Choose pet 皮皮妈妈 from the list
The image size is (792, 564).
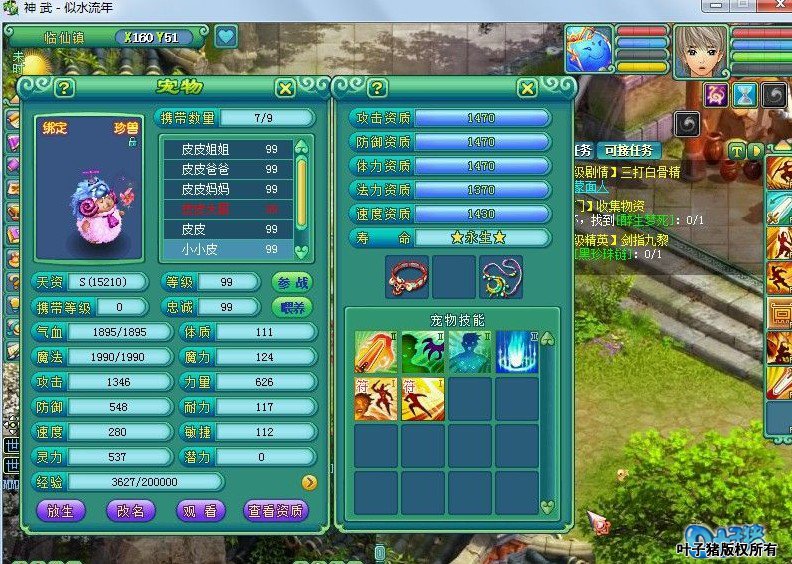tap(229, 189)
